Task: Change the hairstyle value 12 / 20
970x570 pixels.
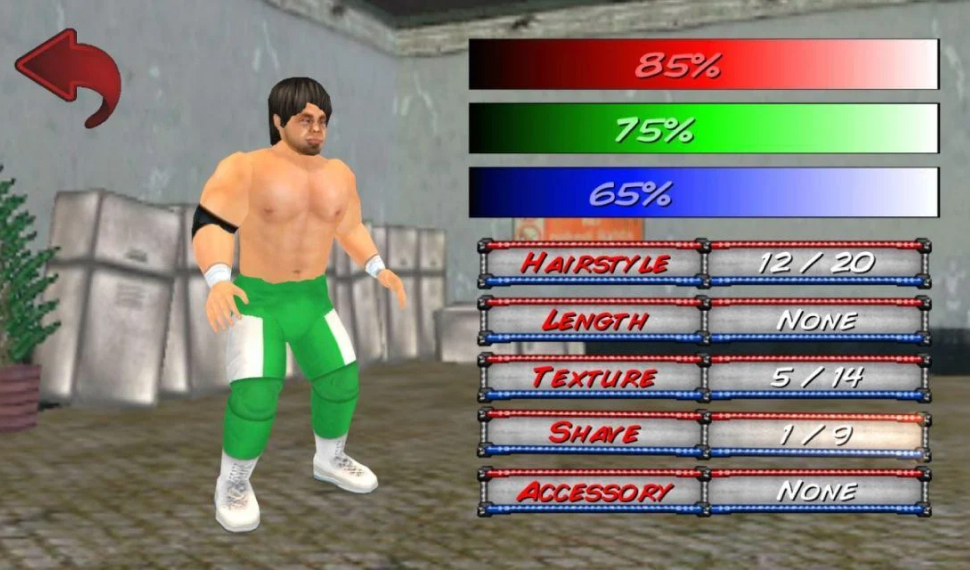Action: (x=817, y=263)
